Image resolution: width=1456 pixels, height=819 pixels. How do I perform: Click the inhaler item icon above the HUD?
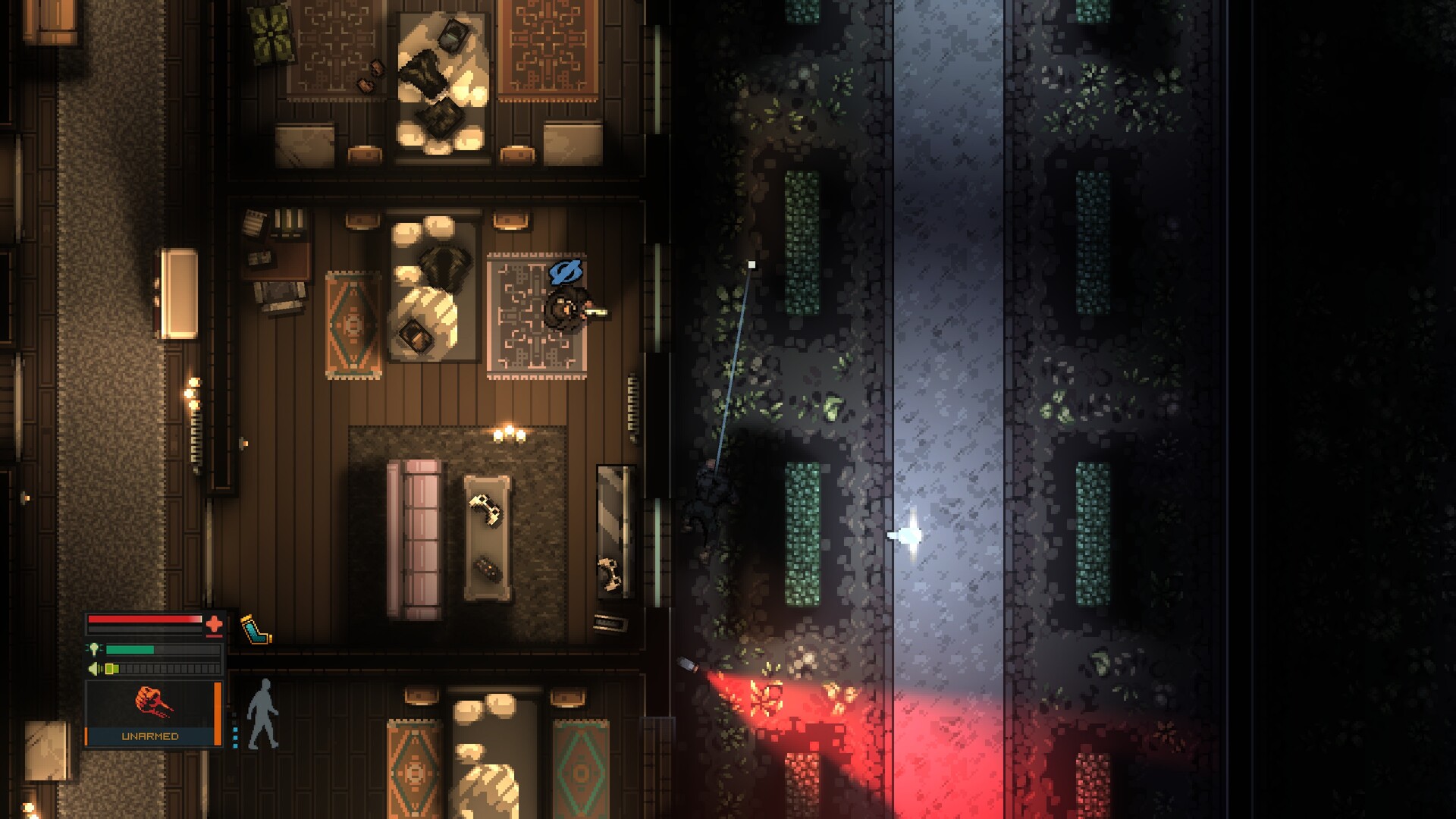(255, 629)
